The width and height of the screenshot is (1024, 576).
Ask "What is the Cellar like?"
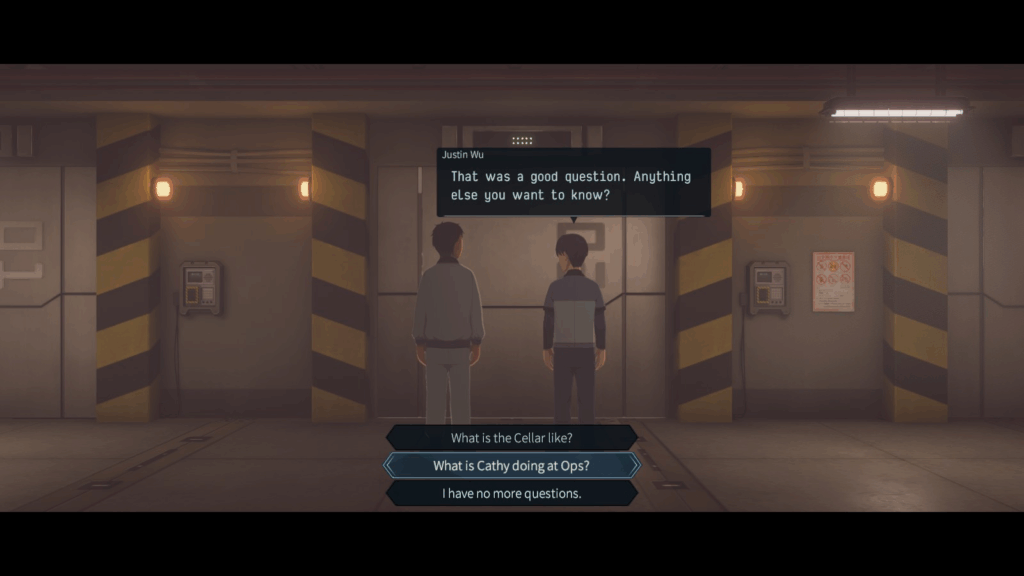(511, 438)
